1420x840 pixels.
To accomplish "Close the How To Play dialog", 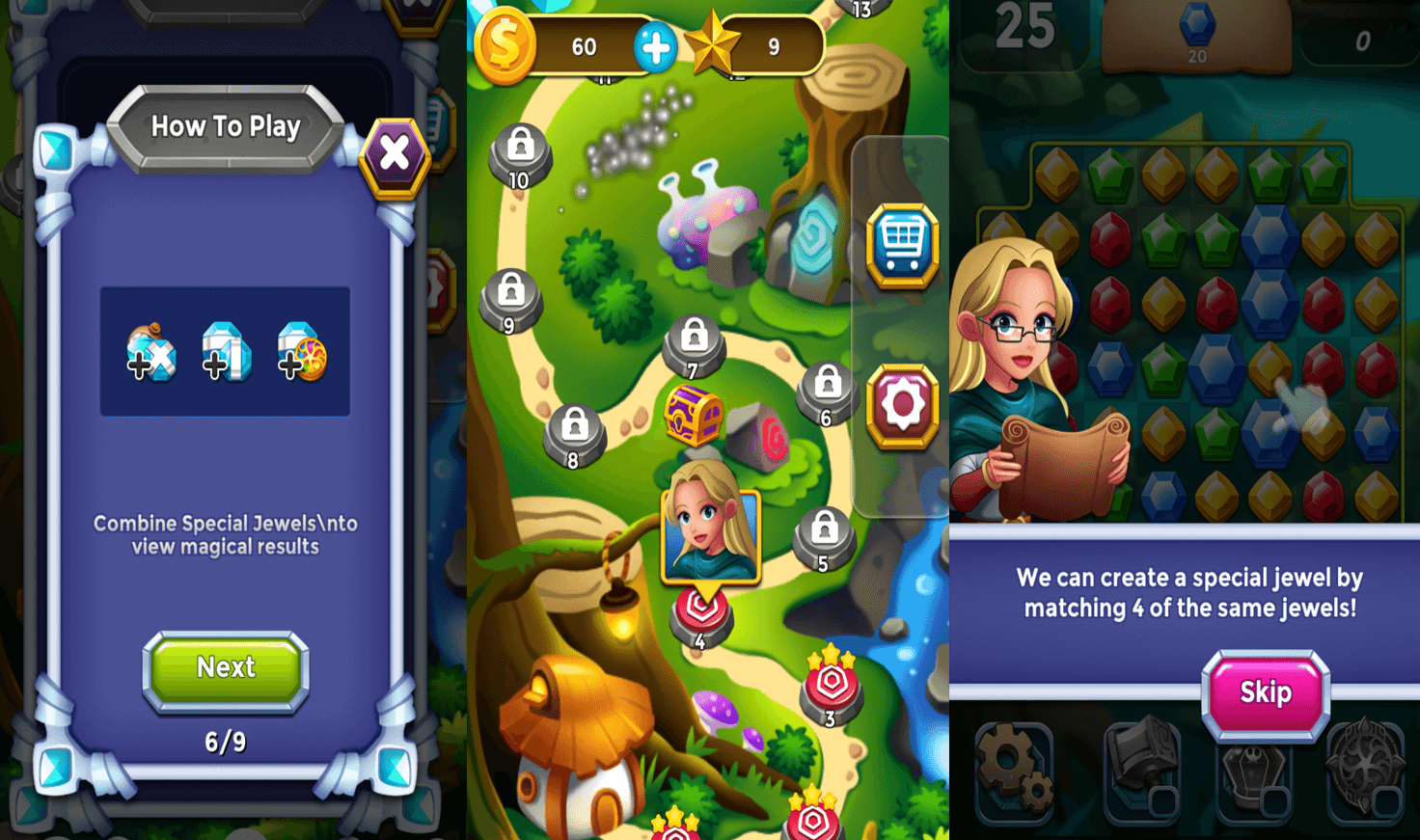I will tap(394, 154).
